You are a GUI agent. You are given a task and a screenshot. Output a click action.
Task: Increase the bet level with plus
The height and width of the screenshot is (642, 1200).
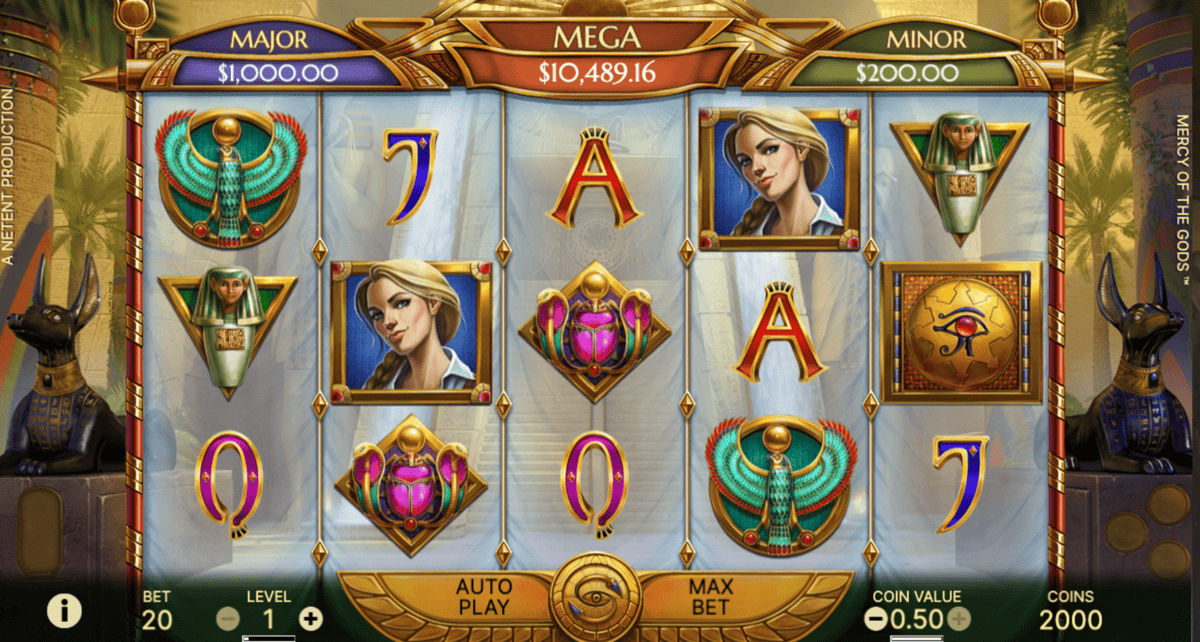311,619
